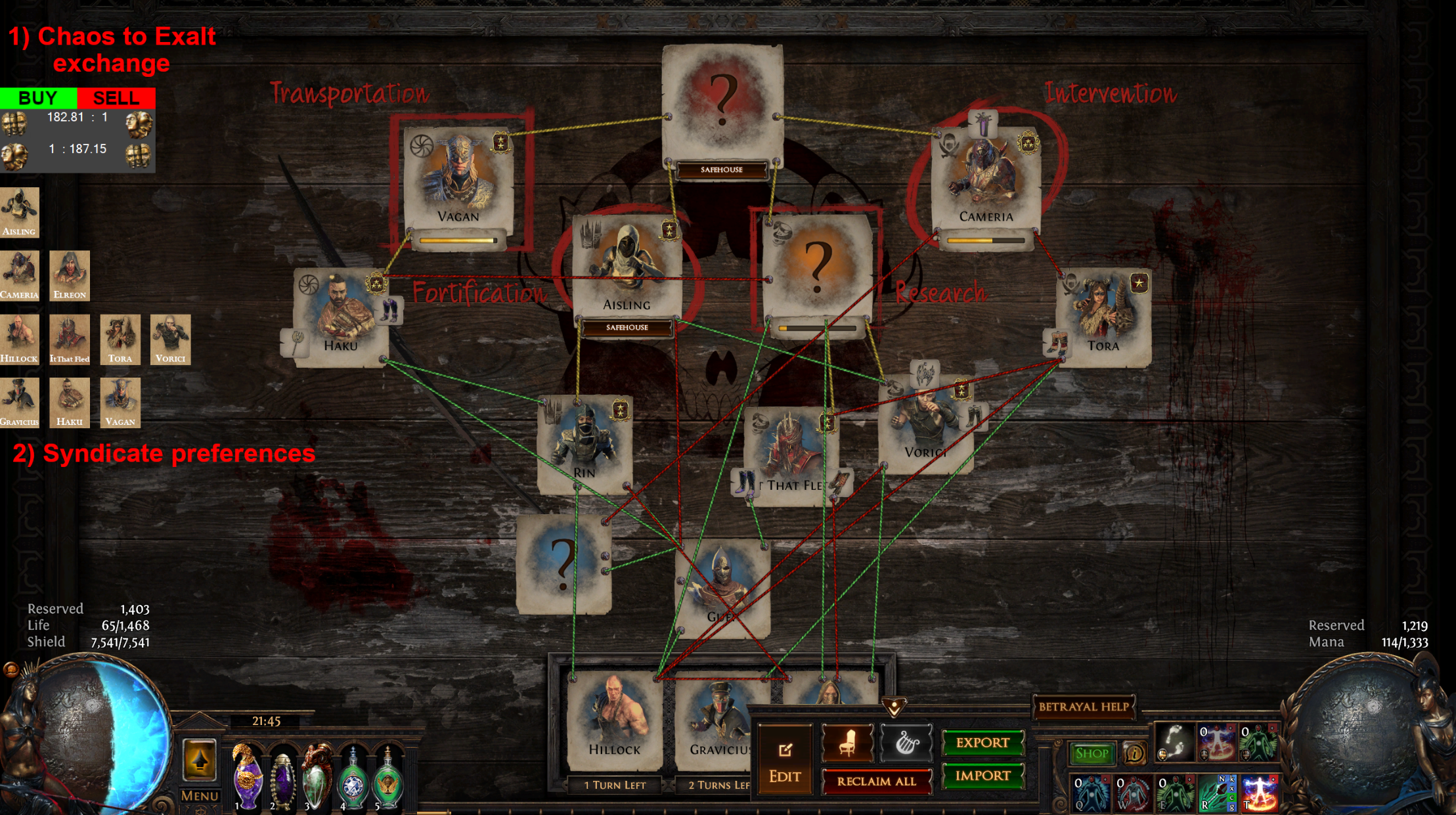1456x815 pixels.
Task: Click the footprints movement skill icon
Action: [1175, 743]
